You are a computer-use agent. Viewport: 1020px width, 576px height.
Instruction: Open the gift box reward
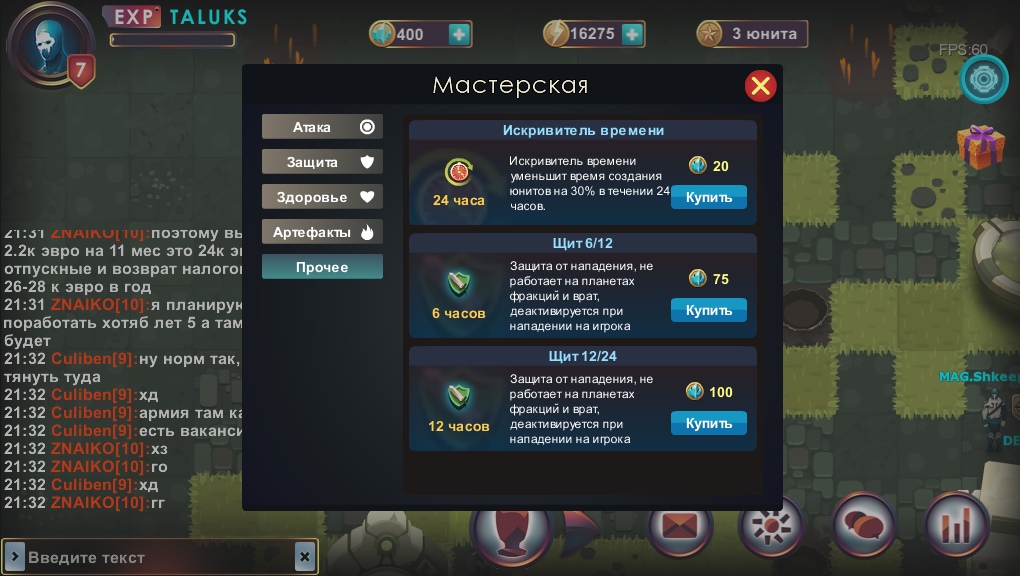(979, 146)
